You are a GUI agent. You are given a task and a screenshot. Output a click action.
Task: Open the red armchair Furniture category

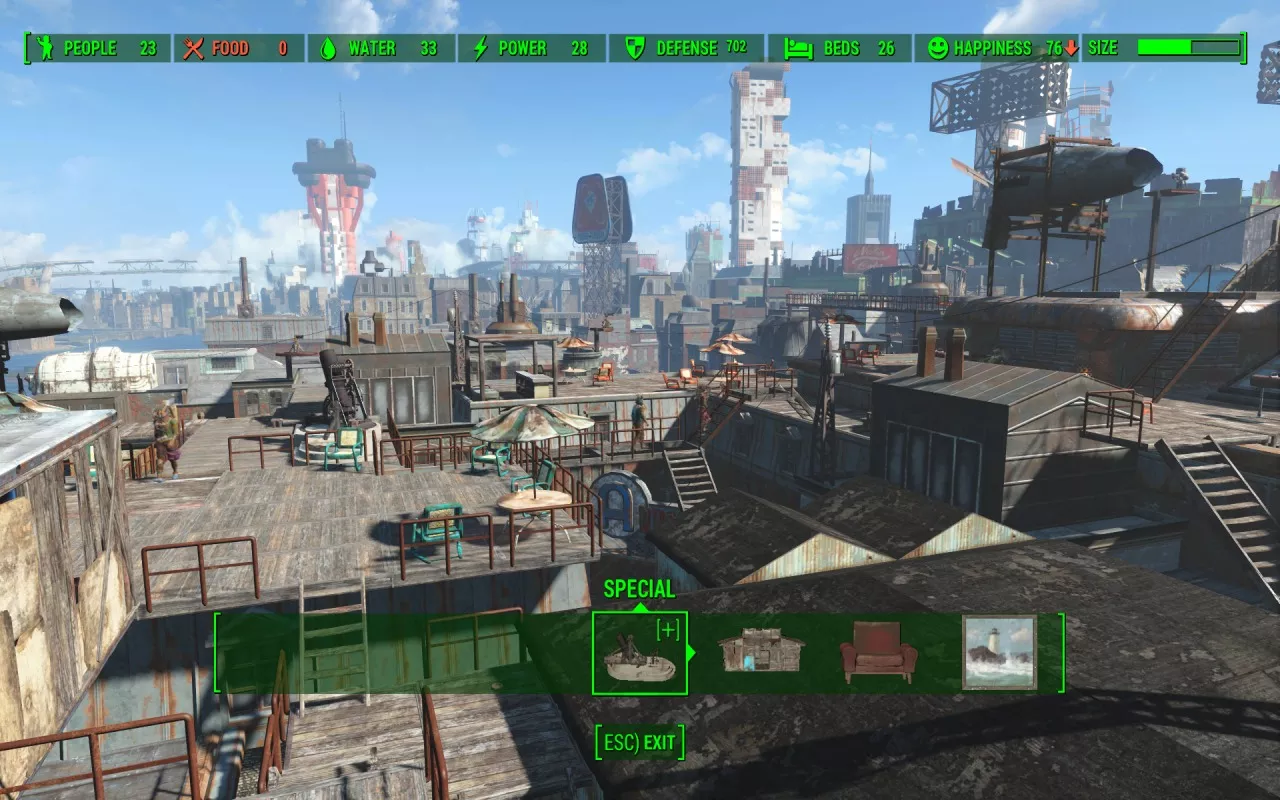[x=879, y=653]
